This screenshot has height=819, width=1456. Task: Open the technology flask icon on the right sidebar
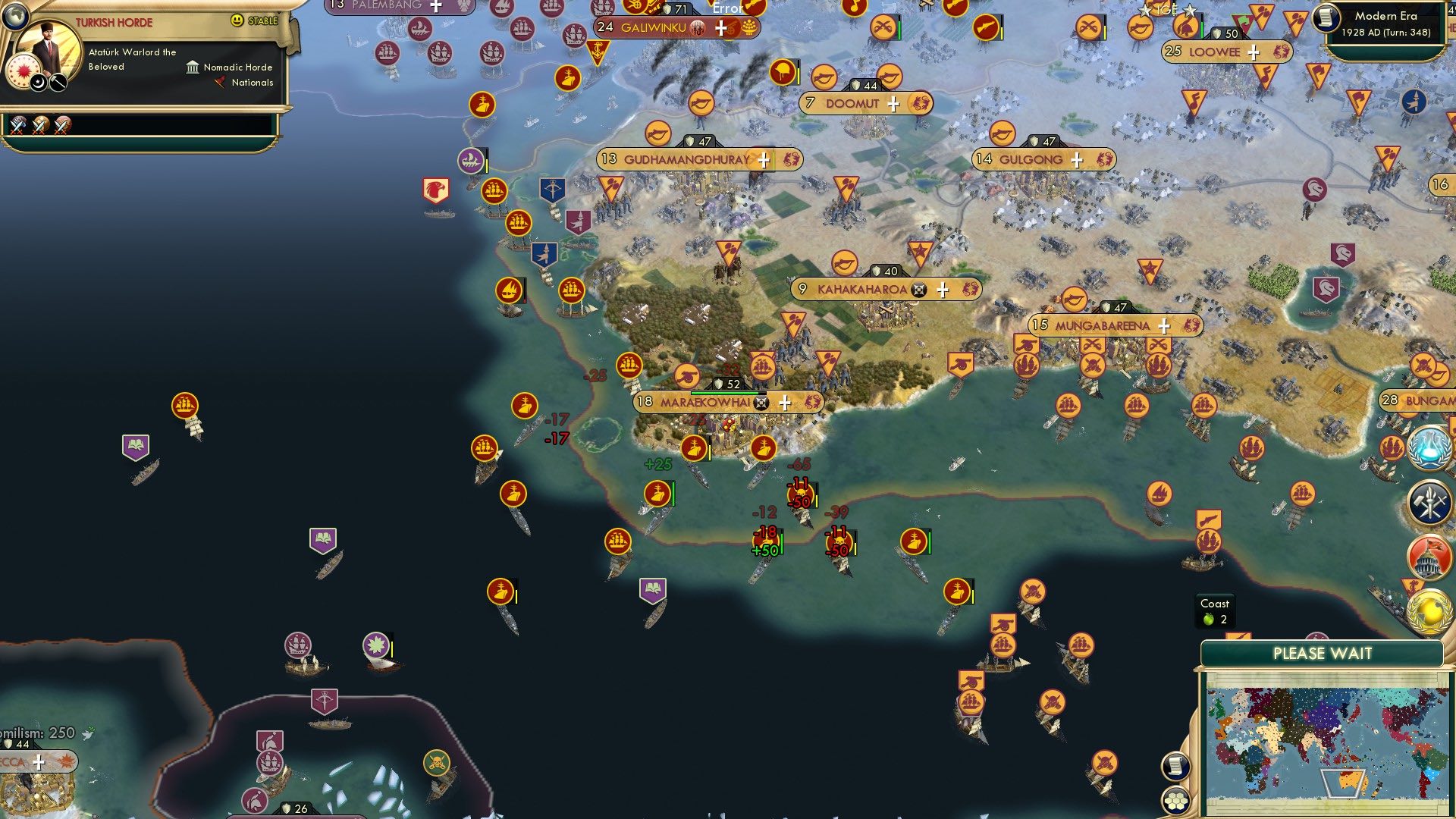(1428, 447)
